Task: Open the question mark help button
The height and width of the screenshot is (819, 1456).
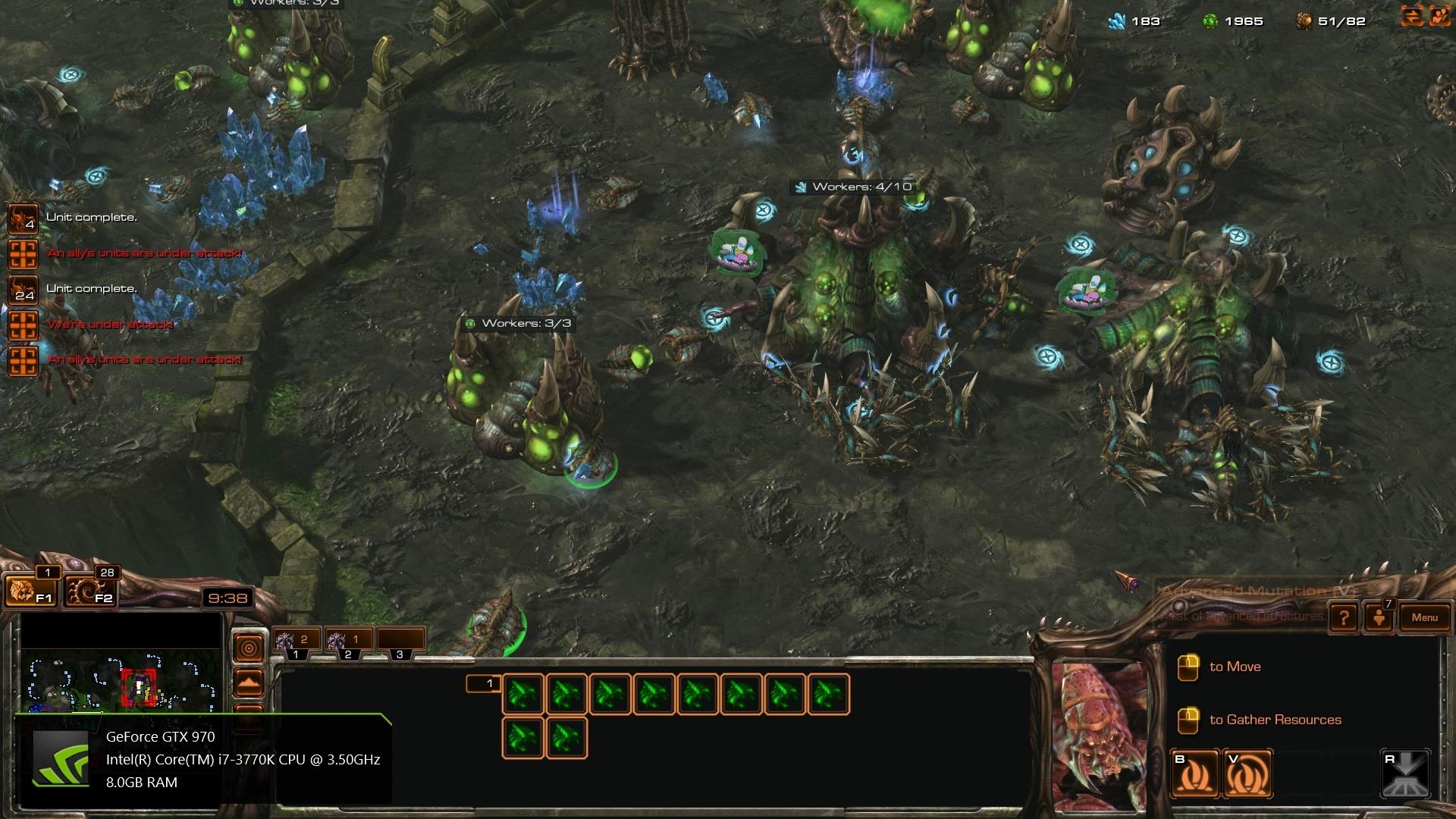Action: tap(1344, 617)
